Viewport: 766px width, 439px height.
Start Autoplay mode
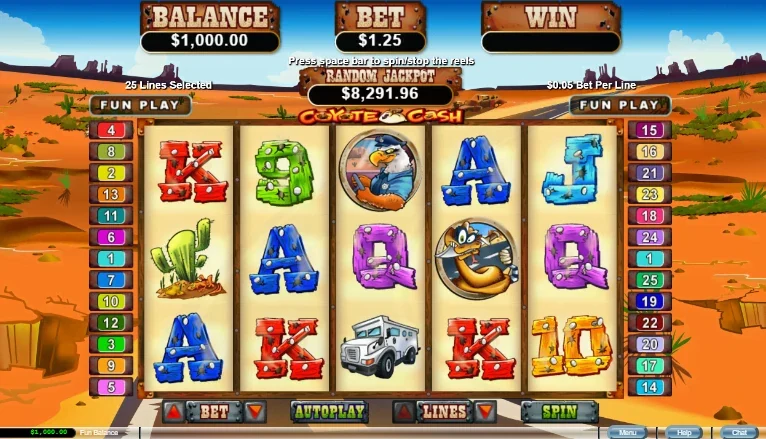[330, 411]
